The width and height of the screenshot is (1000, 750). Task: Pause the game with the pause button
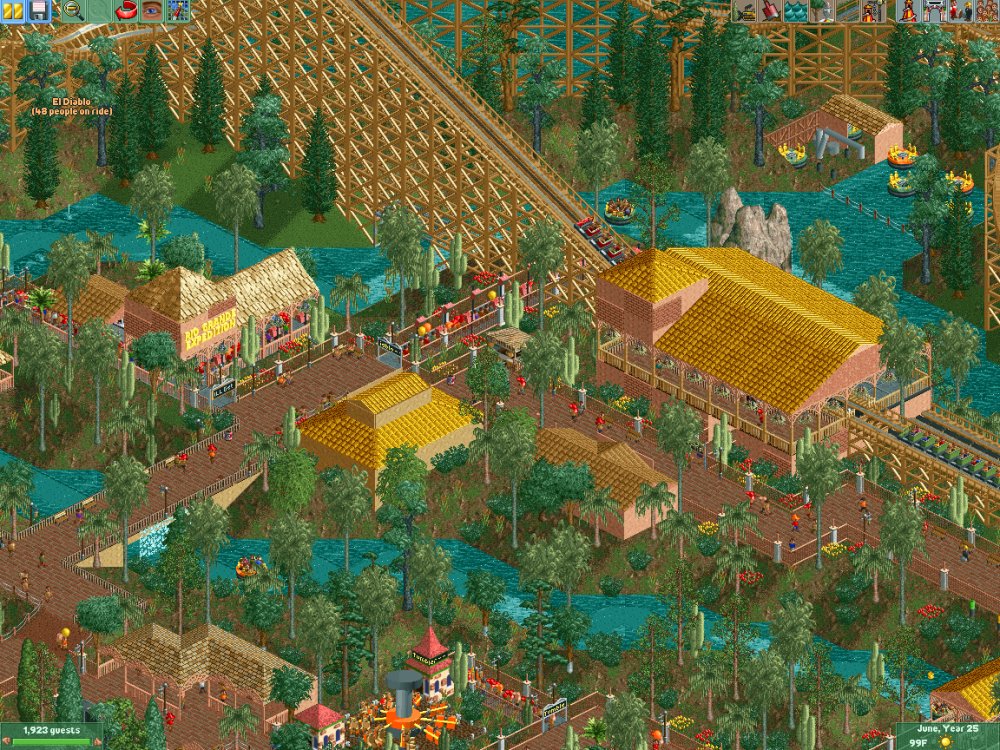[x=13, y=11]
